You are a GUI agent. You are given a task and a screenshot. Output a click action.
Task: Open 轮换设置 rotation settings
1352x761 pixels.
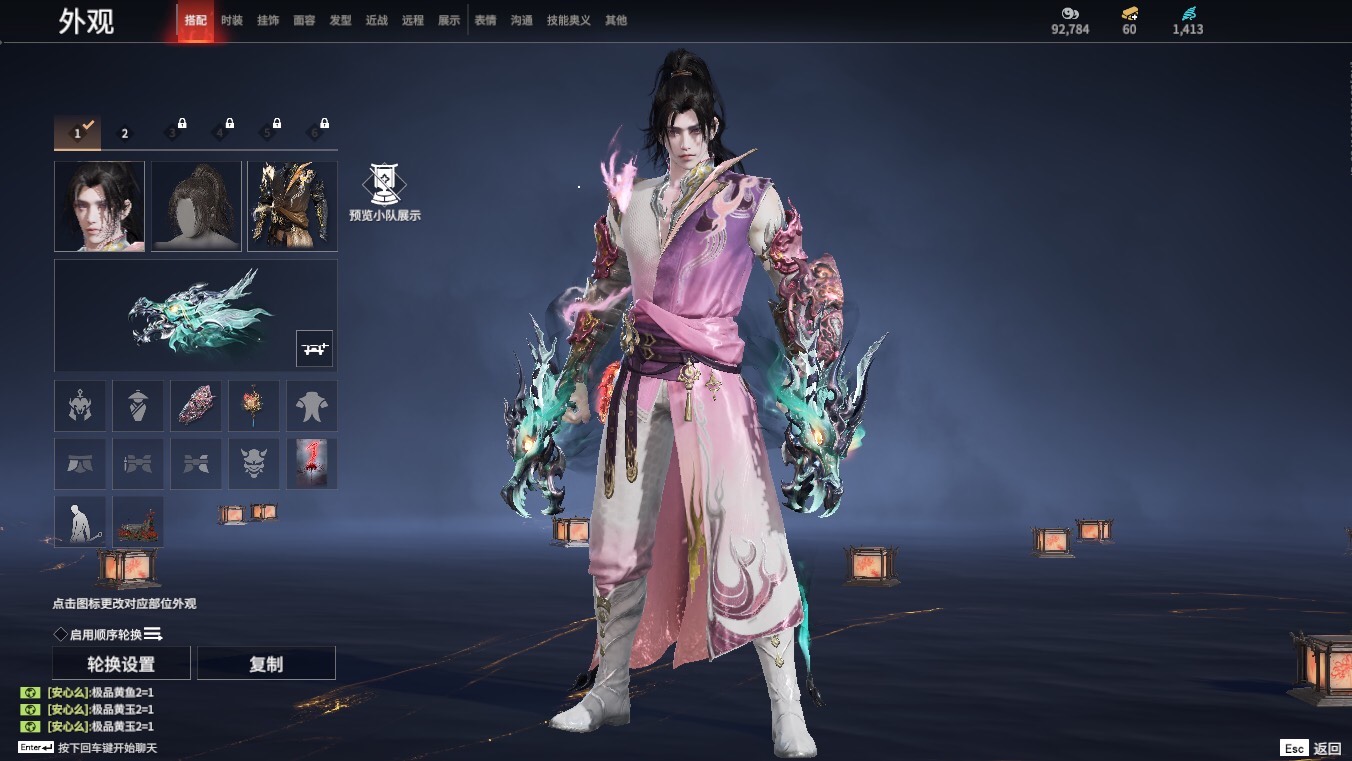point(121,664)
